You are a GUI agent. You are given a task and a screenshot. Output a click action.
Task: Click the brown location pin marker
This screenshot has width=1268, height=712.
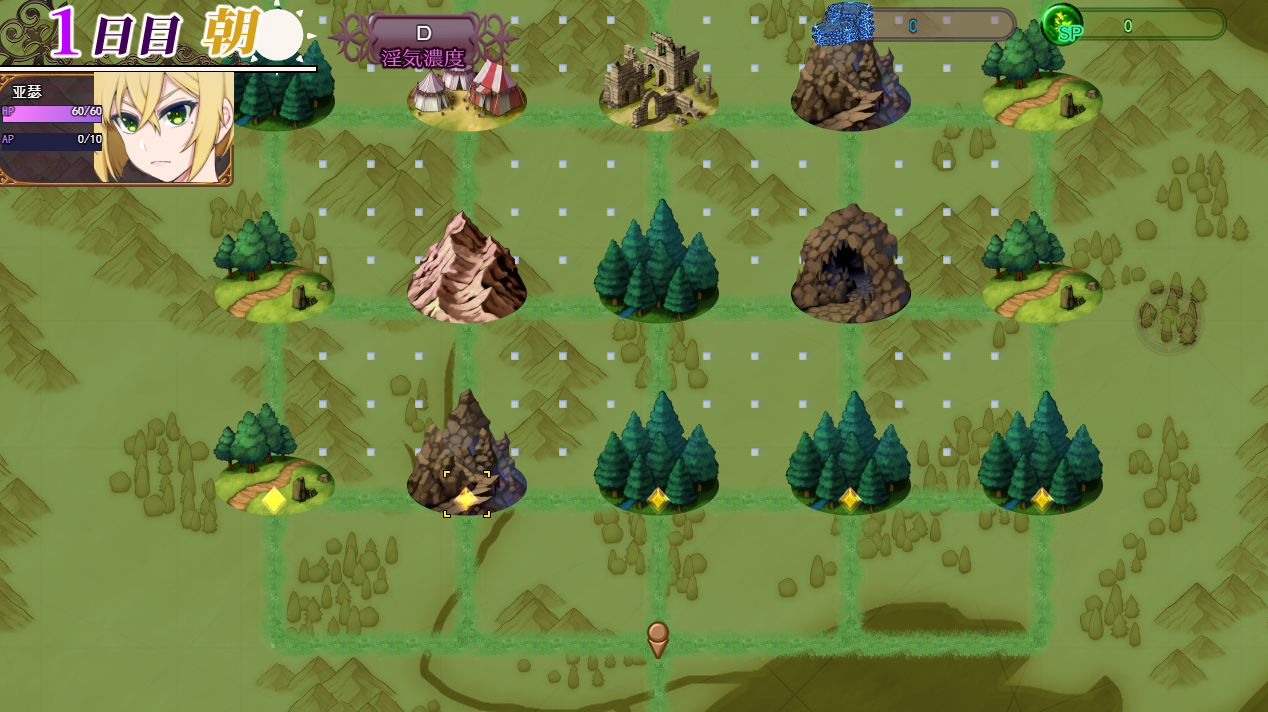click(657, 639)
